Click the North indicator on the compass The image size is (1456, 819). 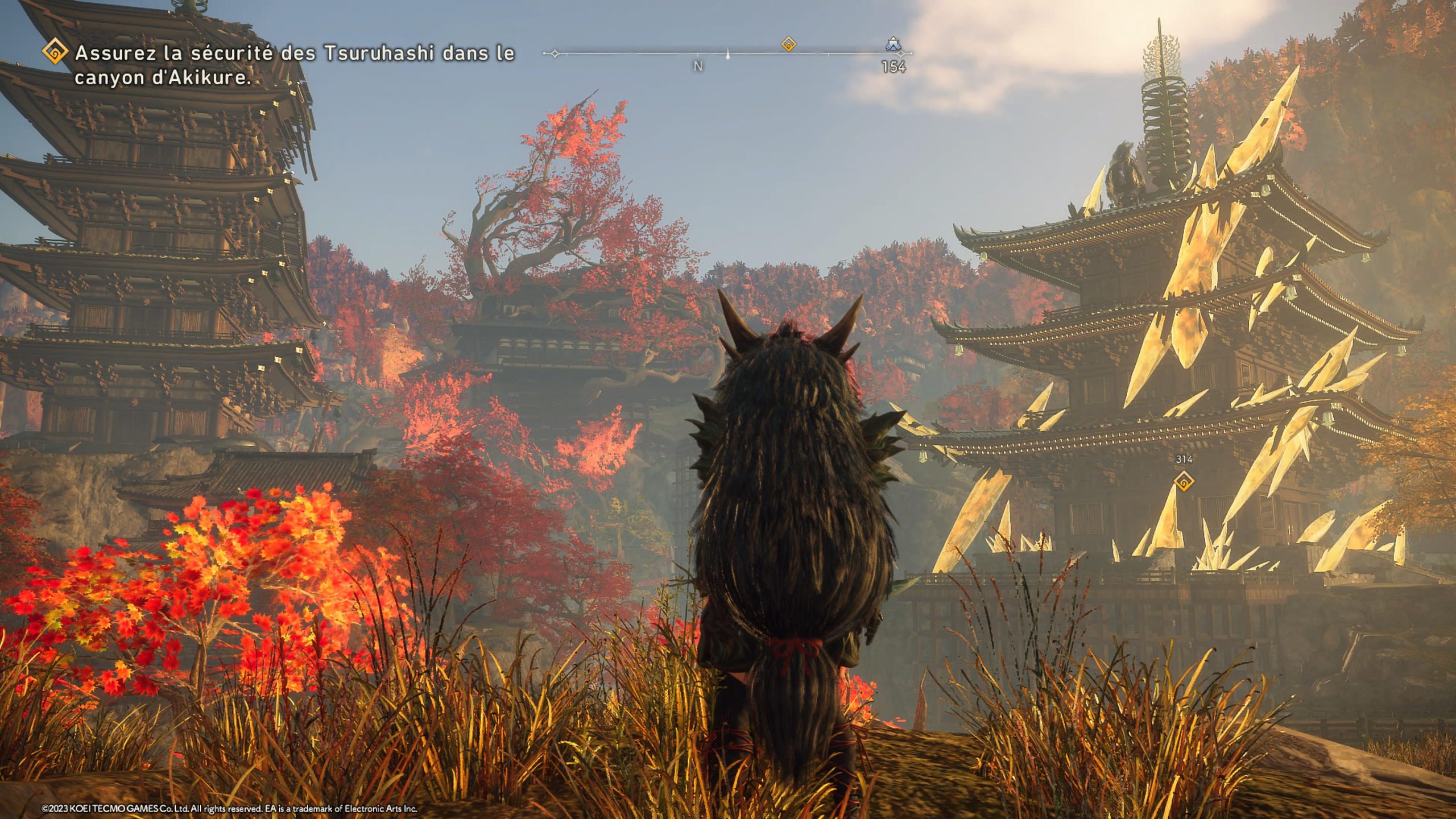pyautogui.click(x=698, y=66)
